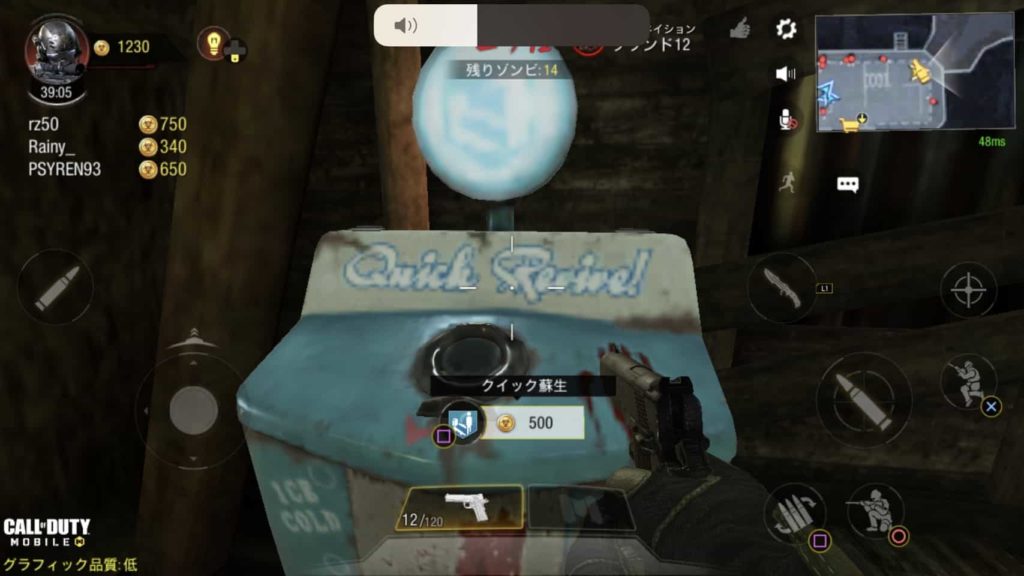Screen dimensions: 1024x576
Task: Open the text chat bubble
Action: click(x=848, y=185)
